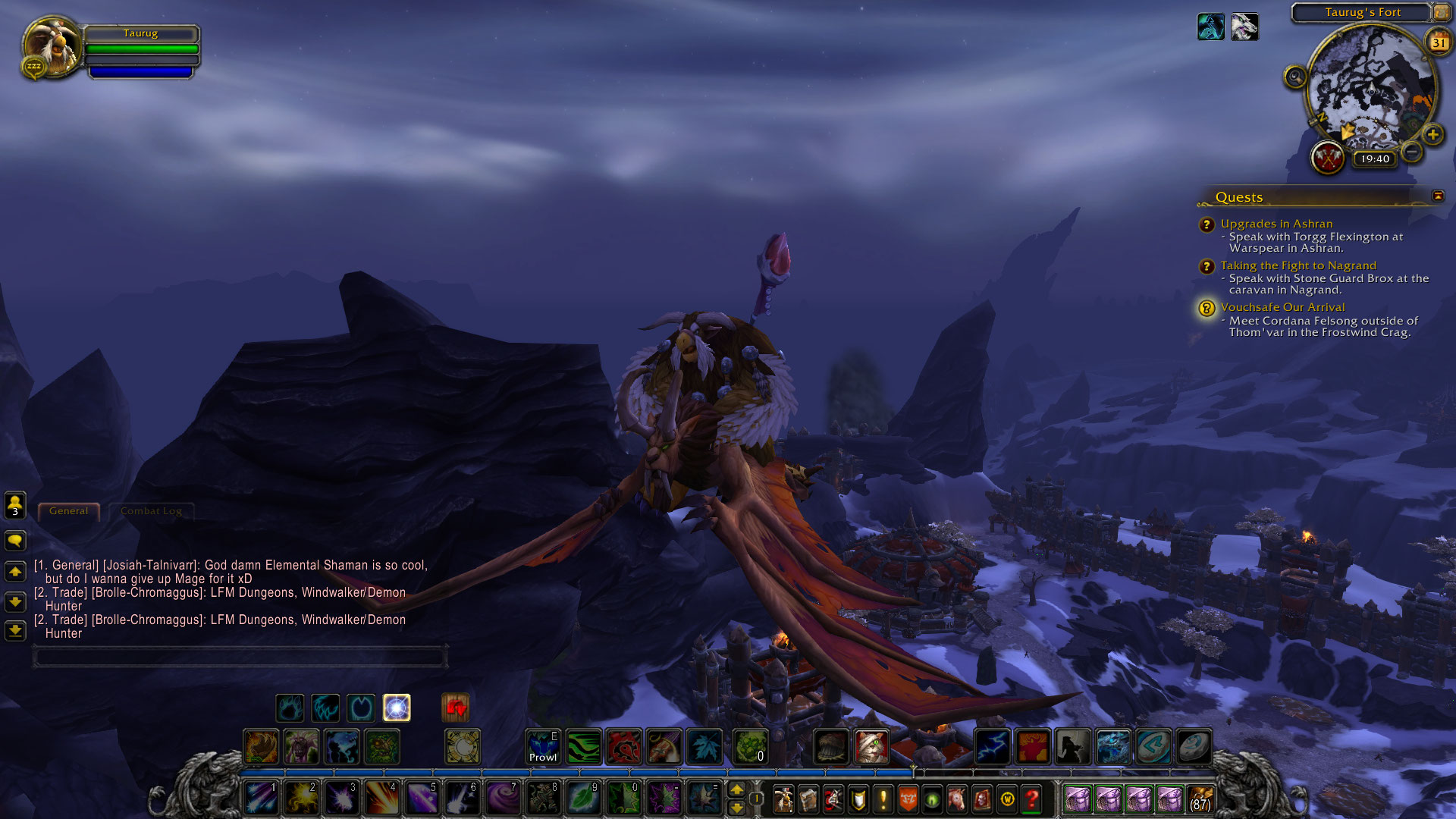Switch to the General chat tab
This screenshot has width=1456, height=819.
click(68, 511)
